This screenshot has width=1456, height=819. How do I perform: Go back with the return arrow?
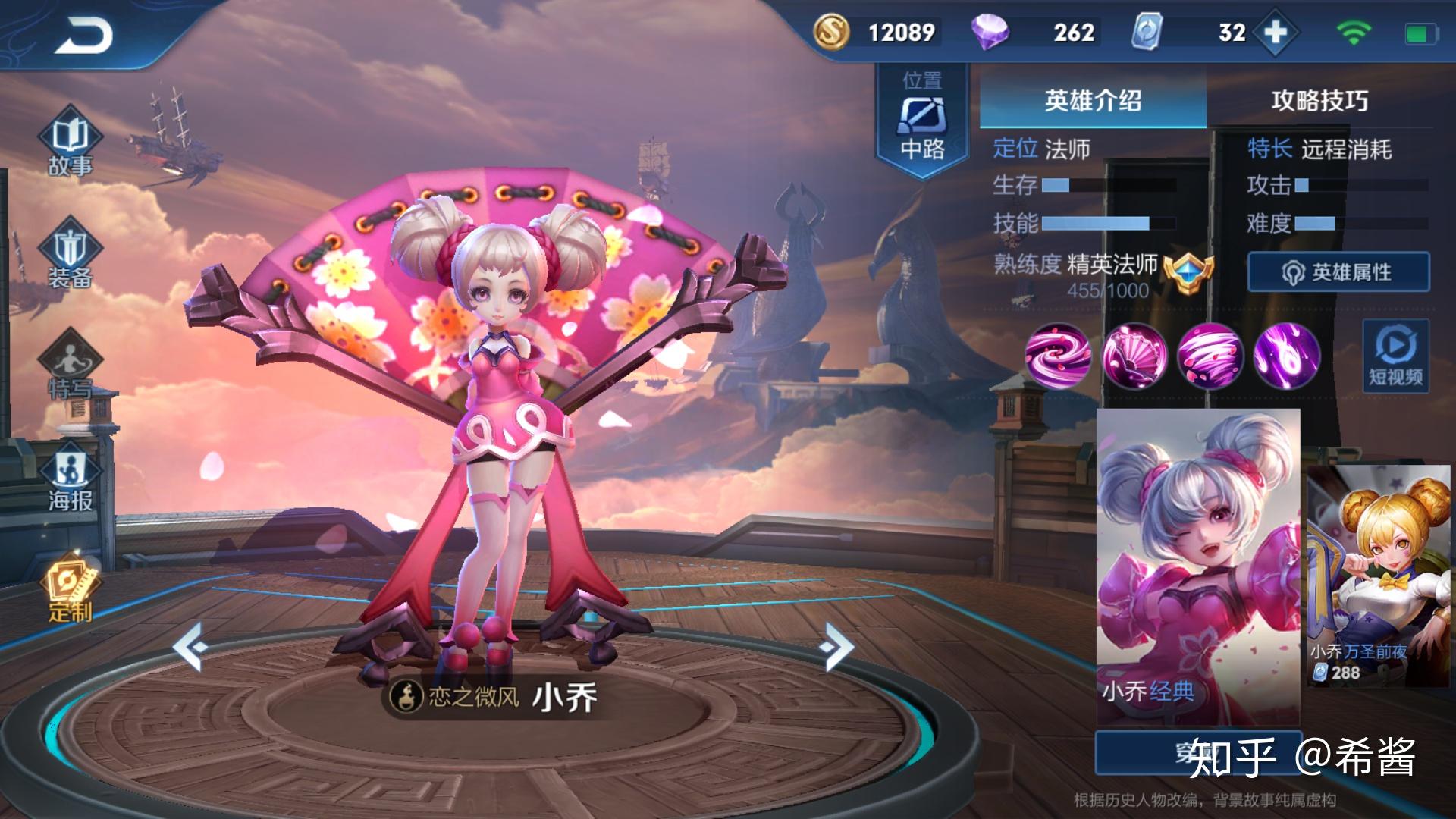[83, 35]
